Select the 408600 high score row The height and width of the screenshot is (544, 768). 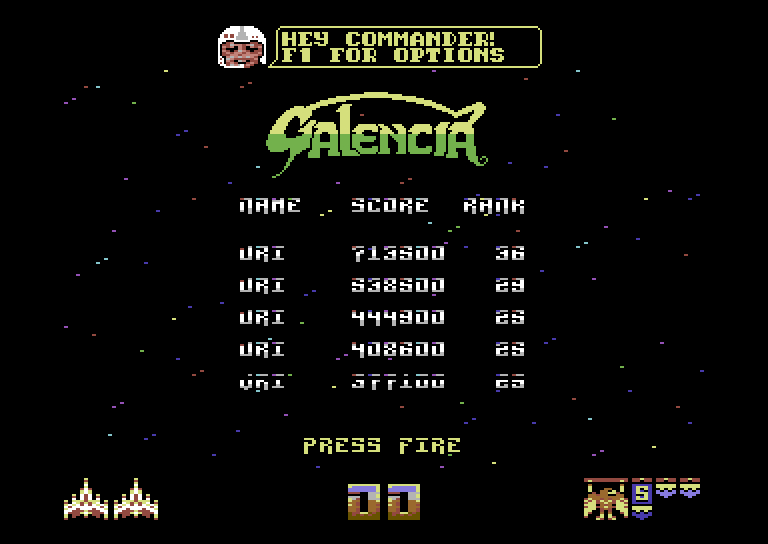pyautogui.click(x=382, y=350)
